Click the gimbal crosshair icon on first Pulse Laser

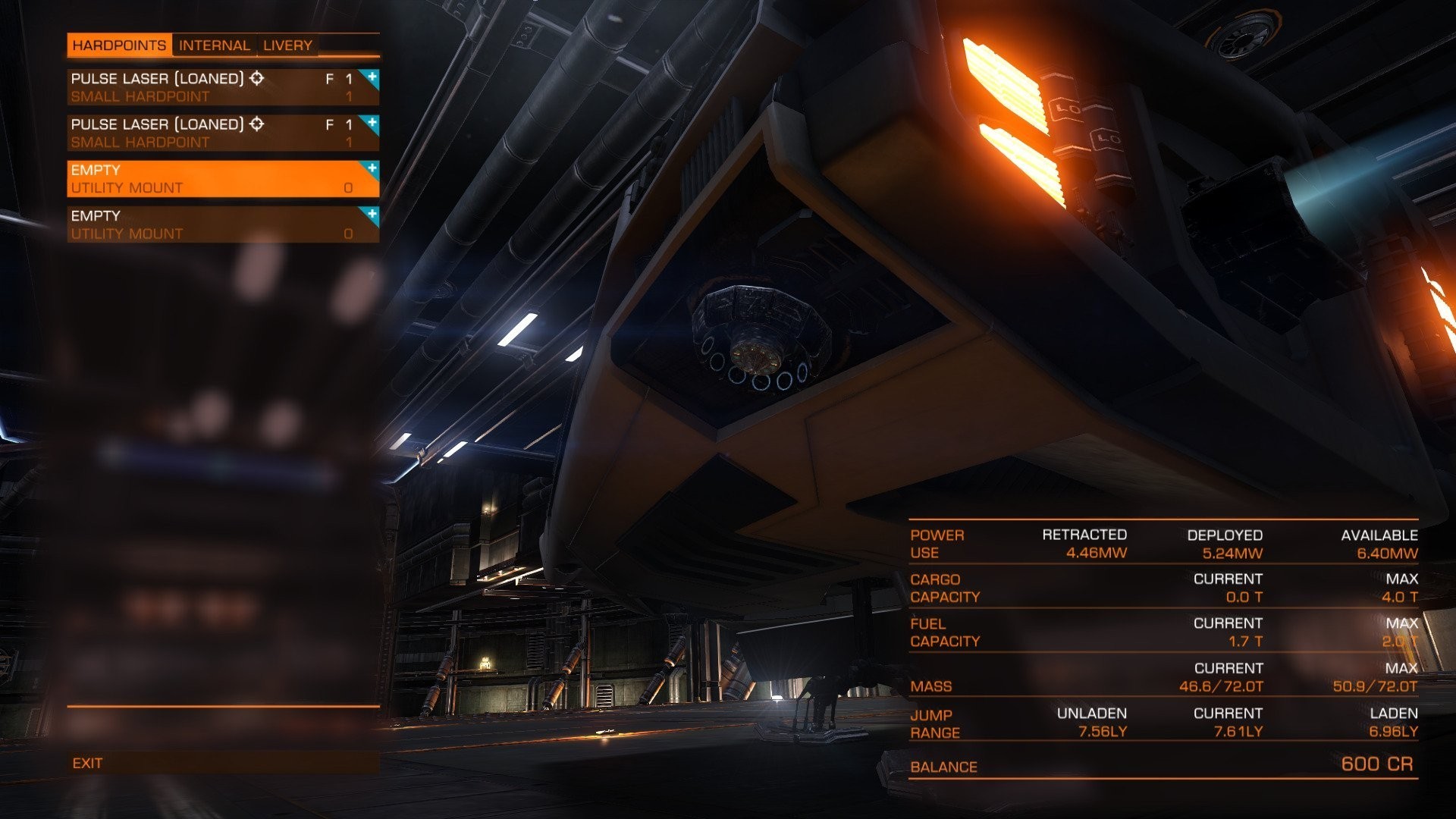(257, 77)
